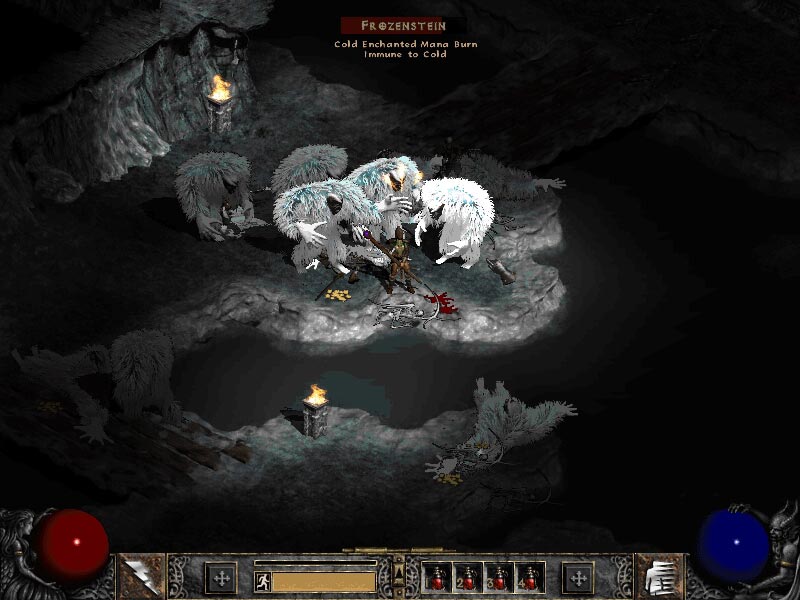
Task: Drink the red potion in belt slot 4
Action: tap(528, 578)
